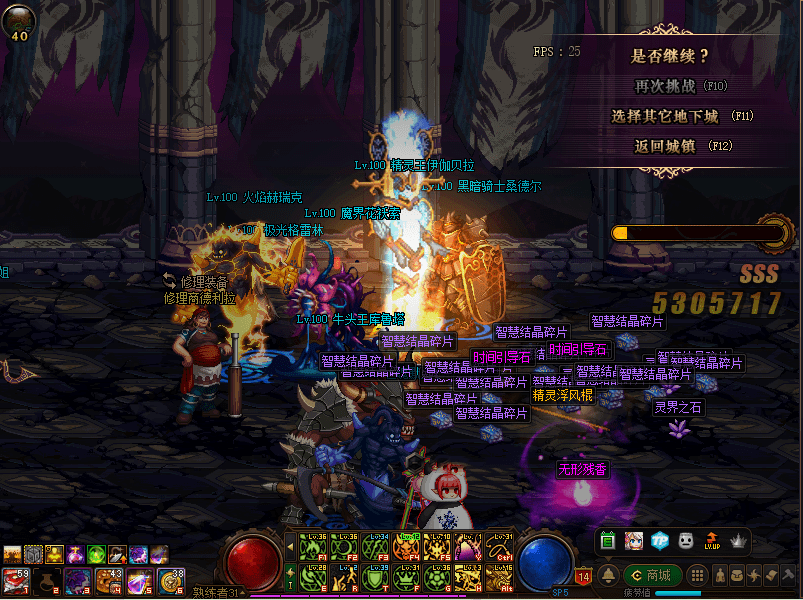The image size is (803, 600).
Task: Open the 商城 shop button
Action: [653, 575]
